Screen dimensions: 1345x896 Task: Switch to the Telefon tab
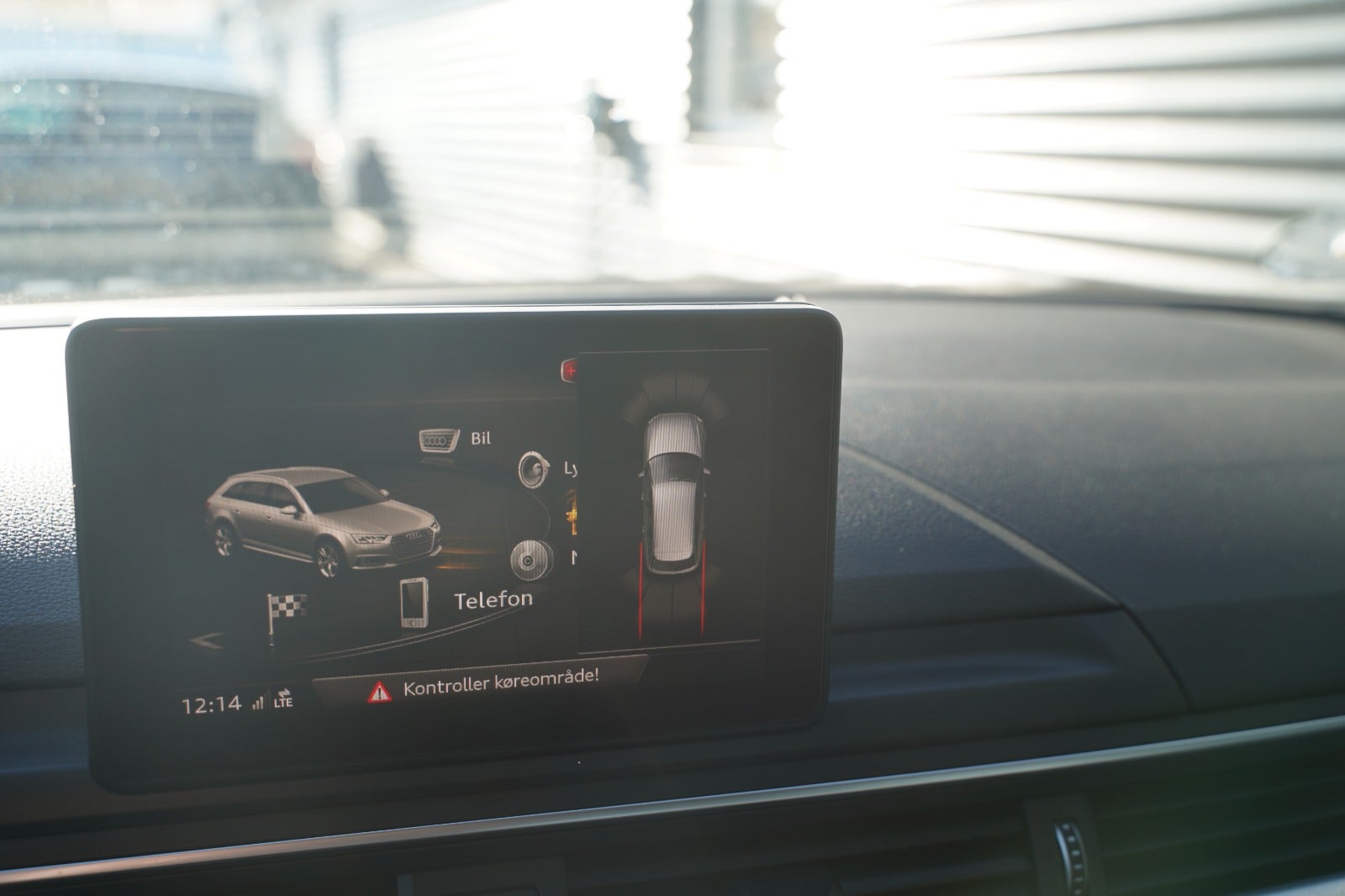490,601
